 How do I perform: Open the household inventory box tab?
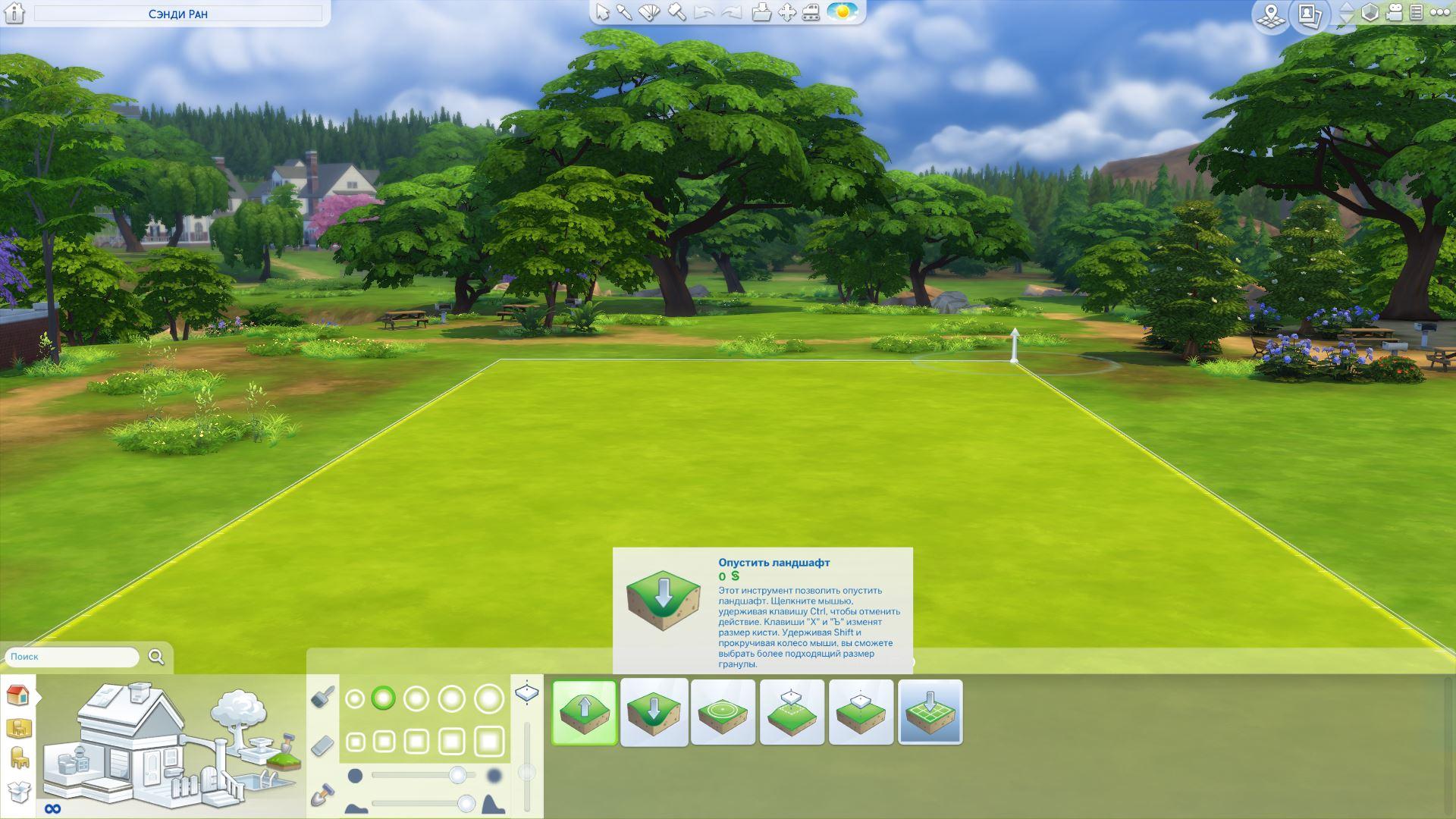(x=17, y=791)
